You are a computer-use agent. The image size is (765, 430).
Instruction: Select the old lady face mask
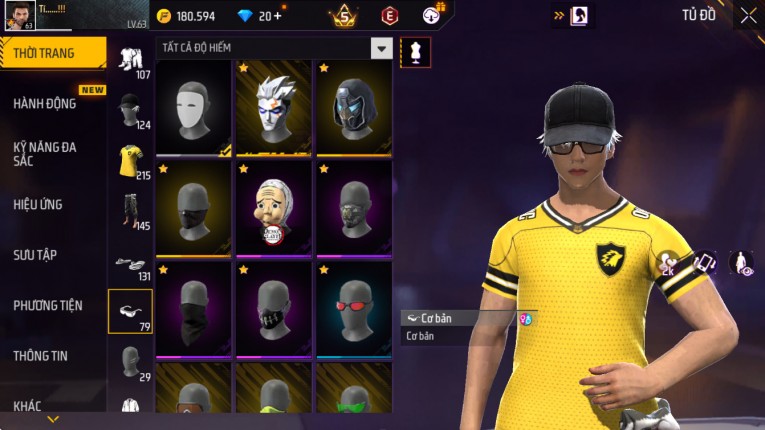[274, 207]
